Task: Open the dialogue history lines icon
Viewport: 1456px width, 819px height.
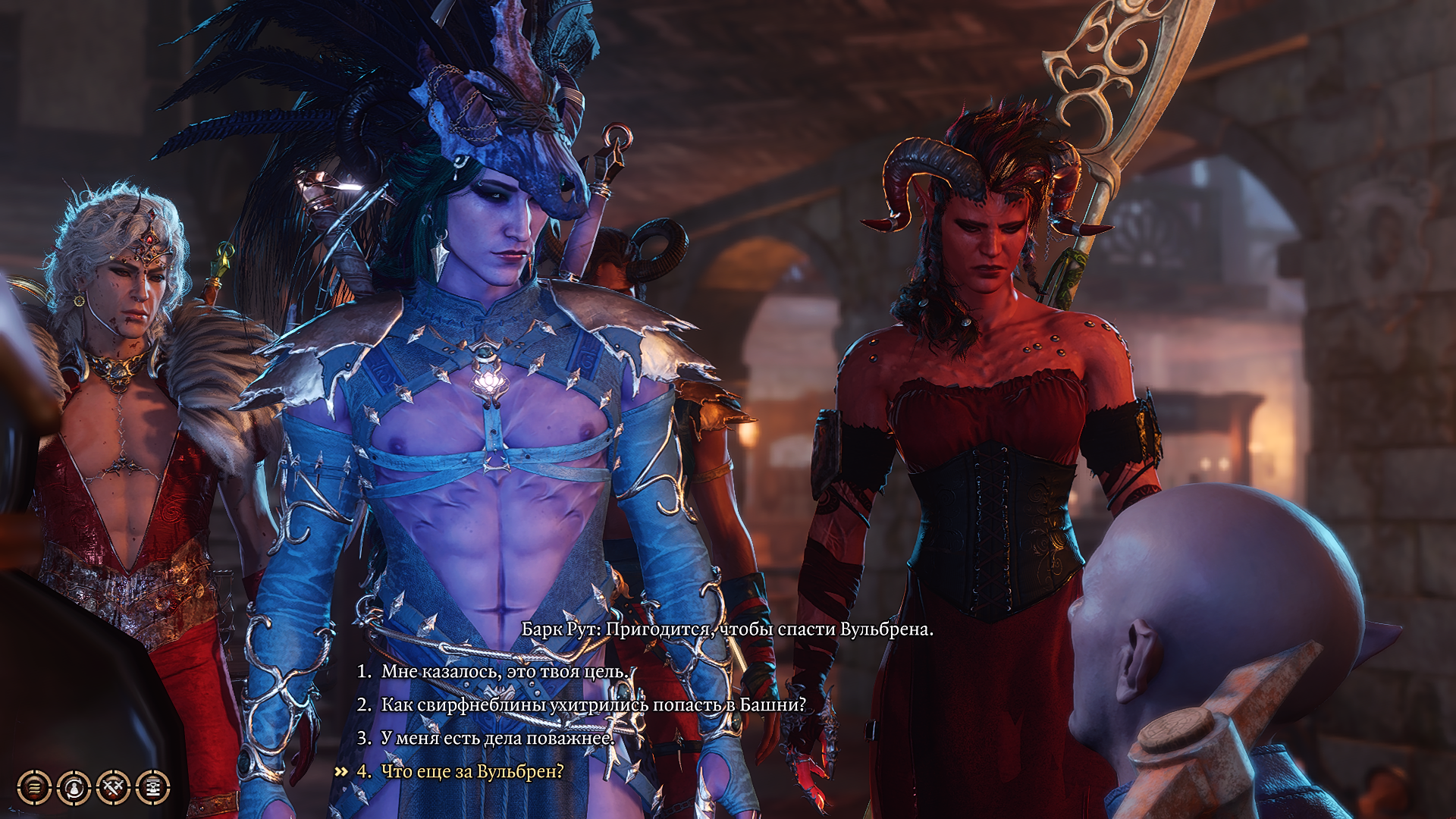Action: [x=33, y=787]
